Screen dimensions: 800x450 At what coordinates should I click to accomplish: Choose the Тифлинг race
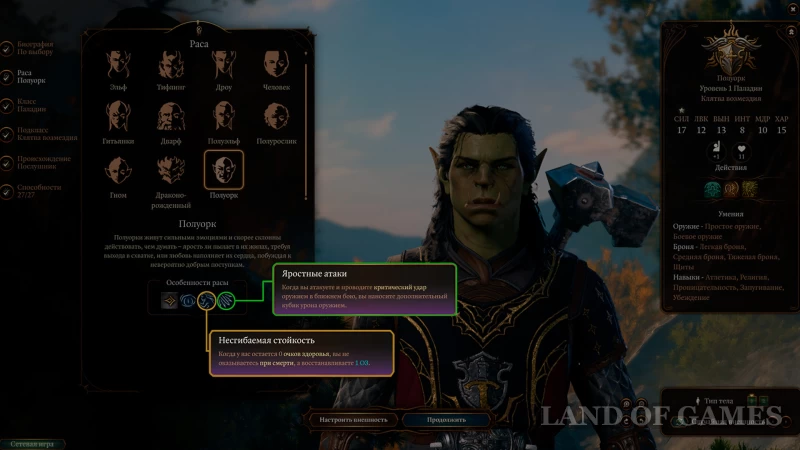[171, 66]
